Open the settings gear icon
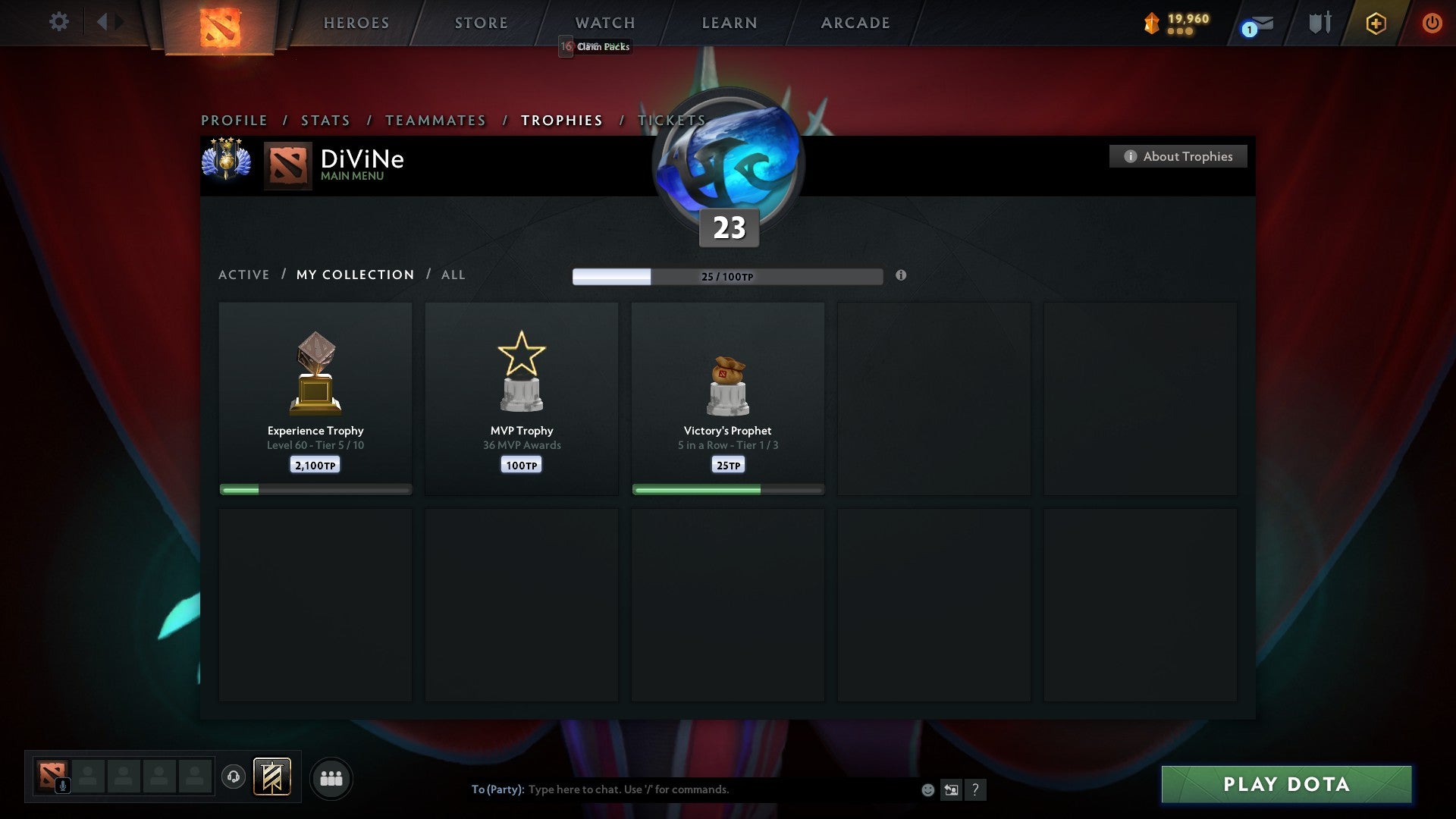 pos(59,22)
